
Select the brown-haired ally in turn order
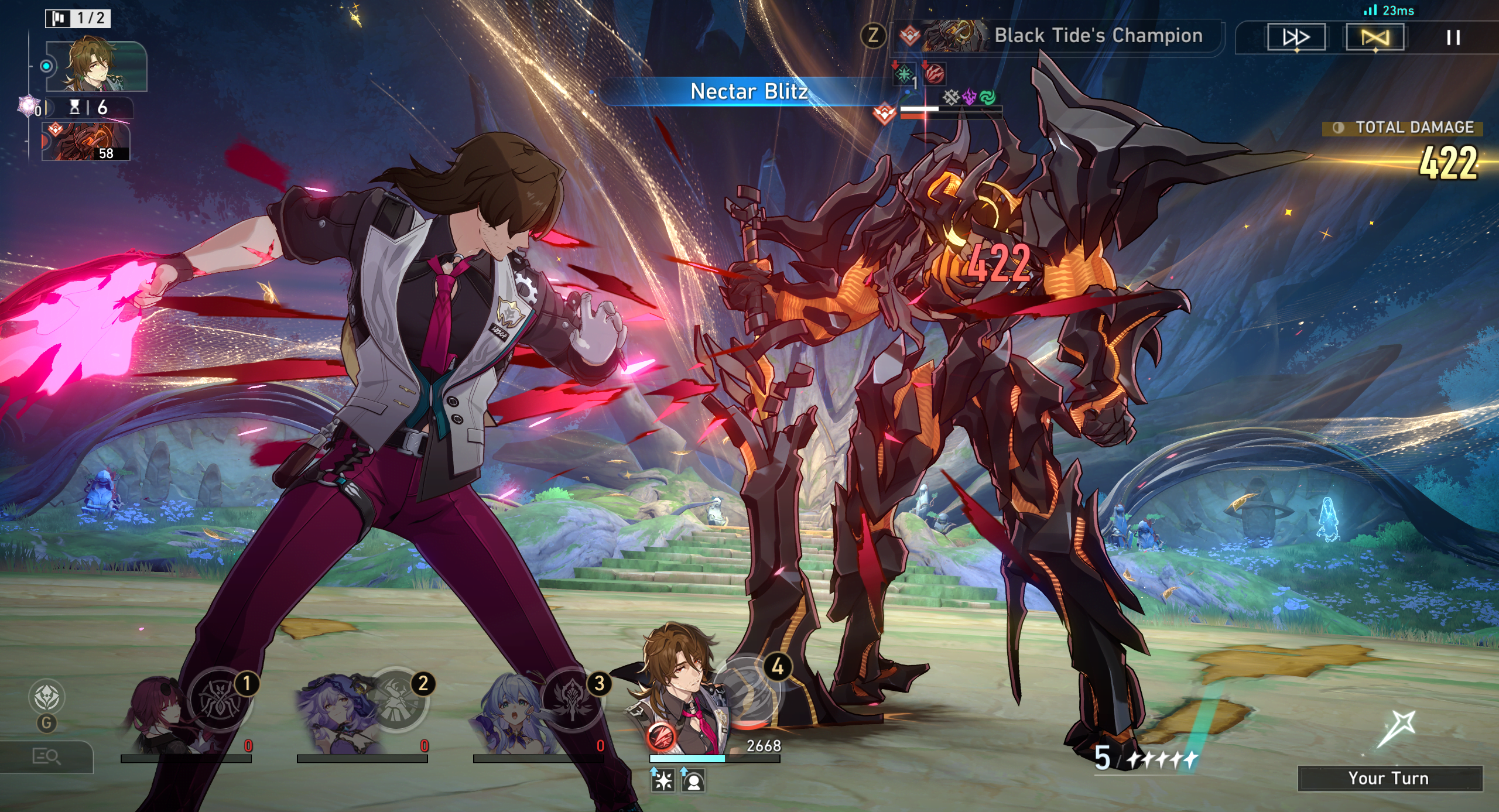click(x=96, y=66)
